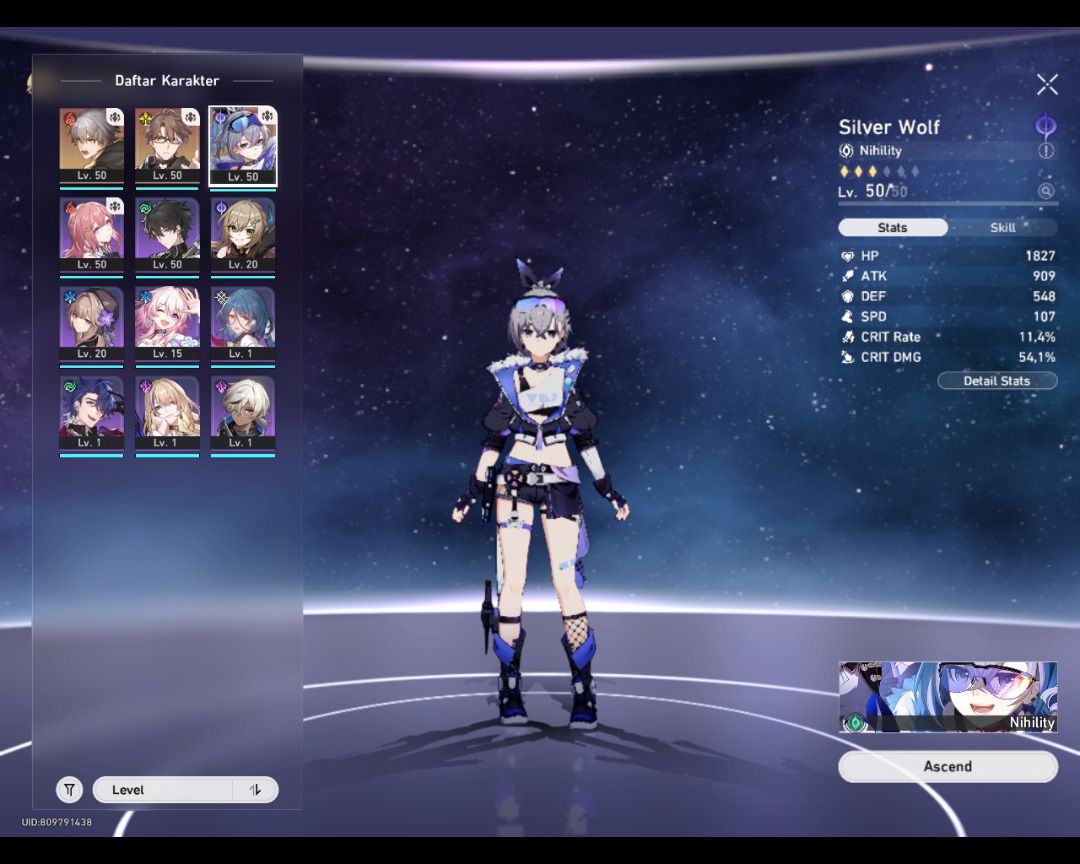
Task: Choose the blue-haired red-eyed character Lv. 1
Action: click(243, 325)
